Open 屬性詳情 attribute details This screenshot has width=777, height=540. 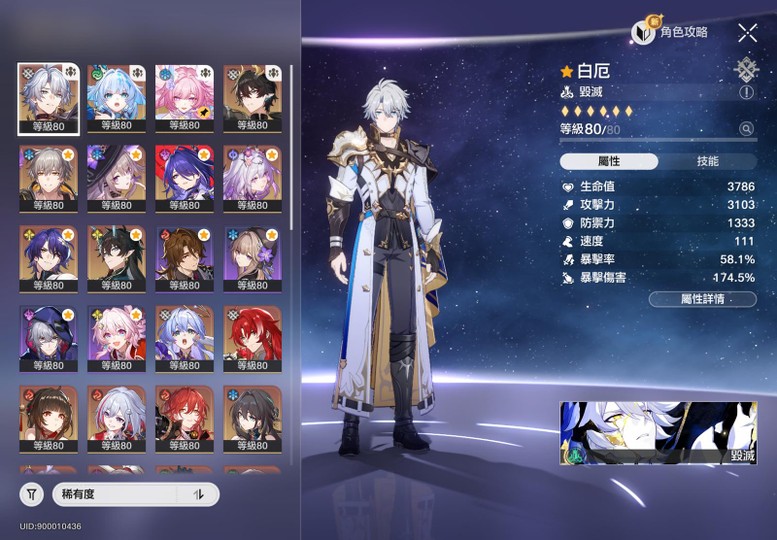[702, 299]
